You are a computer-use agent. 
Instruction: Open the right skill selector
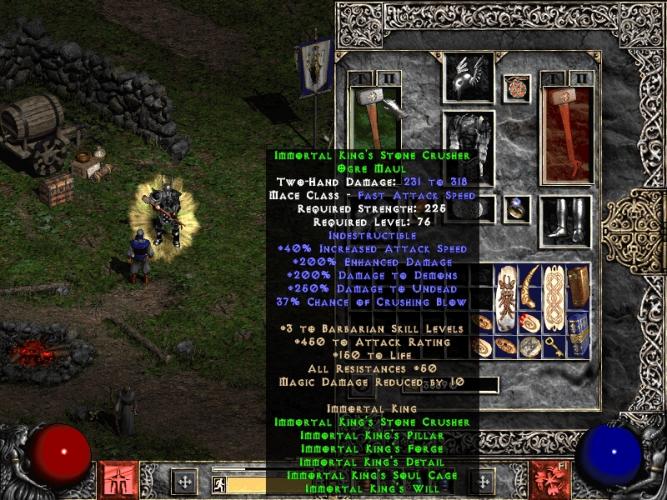click(548, 479)
